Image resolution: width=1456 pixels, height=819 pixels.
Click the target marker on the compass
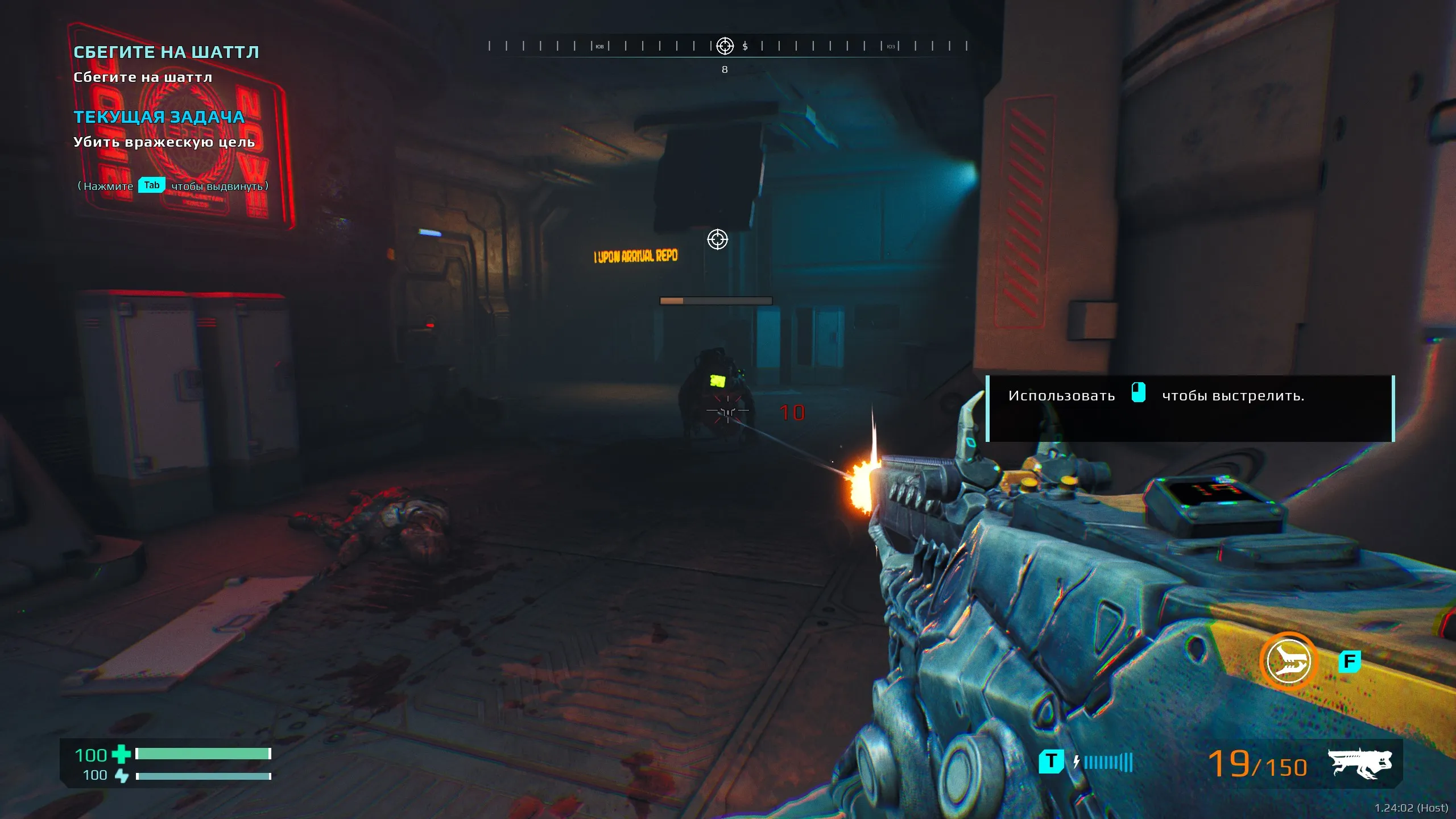click(725, 46)
